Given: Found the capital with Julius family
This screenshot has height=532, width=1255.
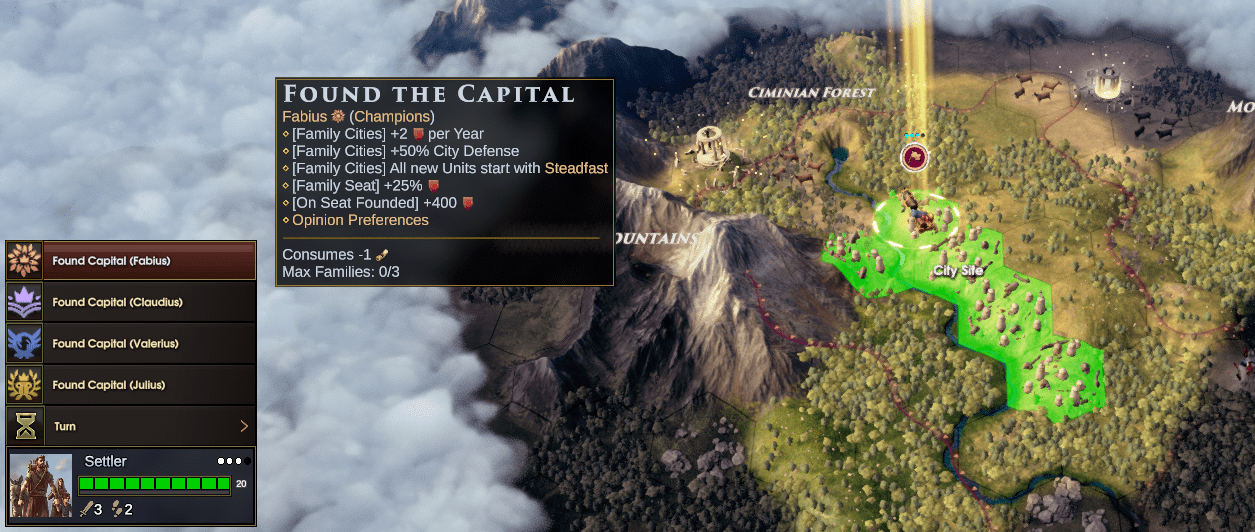Looking at the screenshot, I should [x=131, y=385].
